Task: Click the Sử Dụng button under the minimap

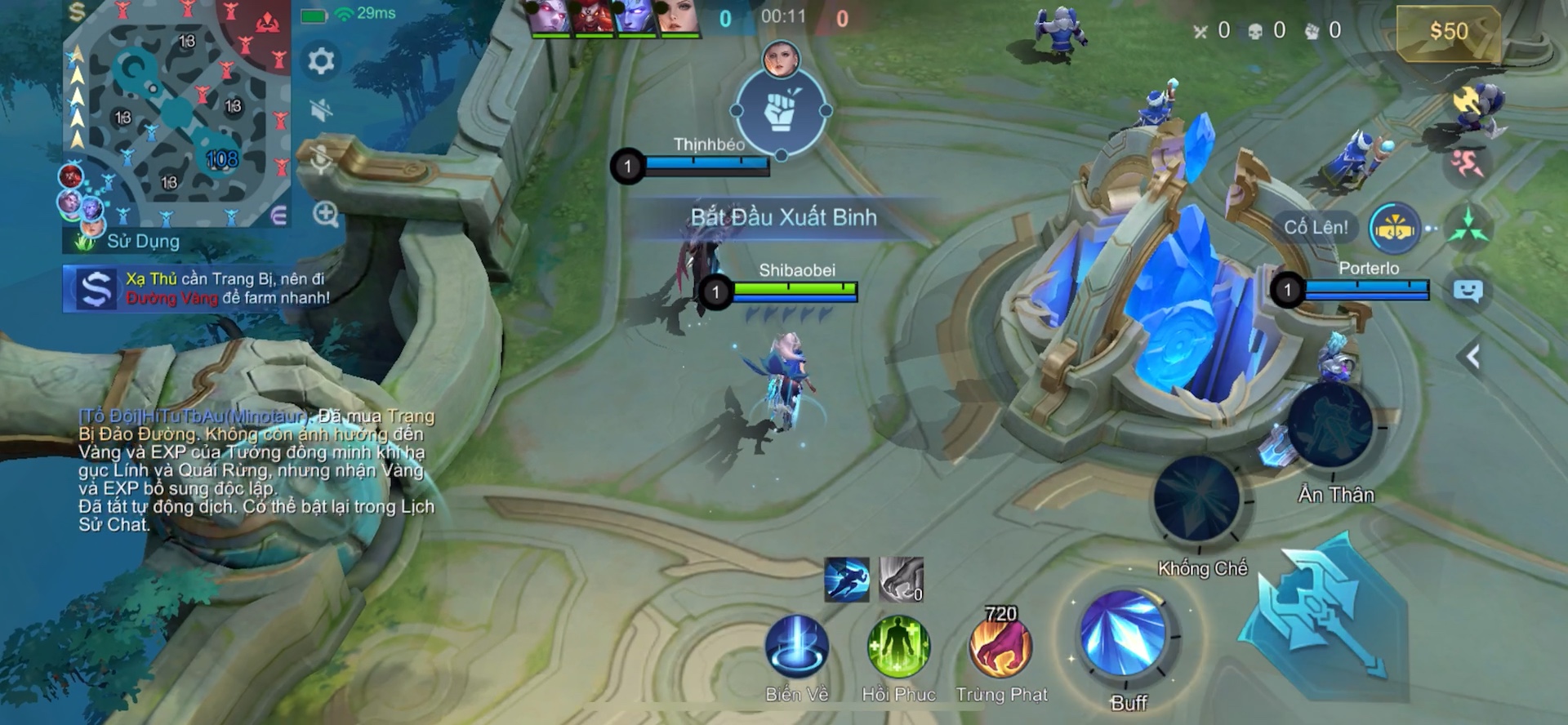Action: click(143, 241)
